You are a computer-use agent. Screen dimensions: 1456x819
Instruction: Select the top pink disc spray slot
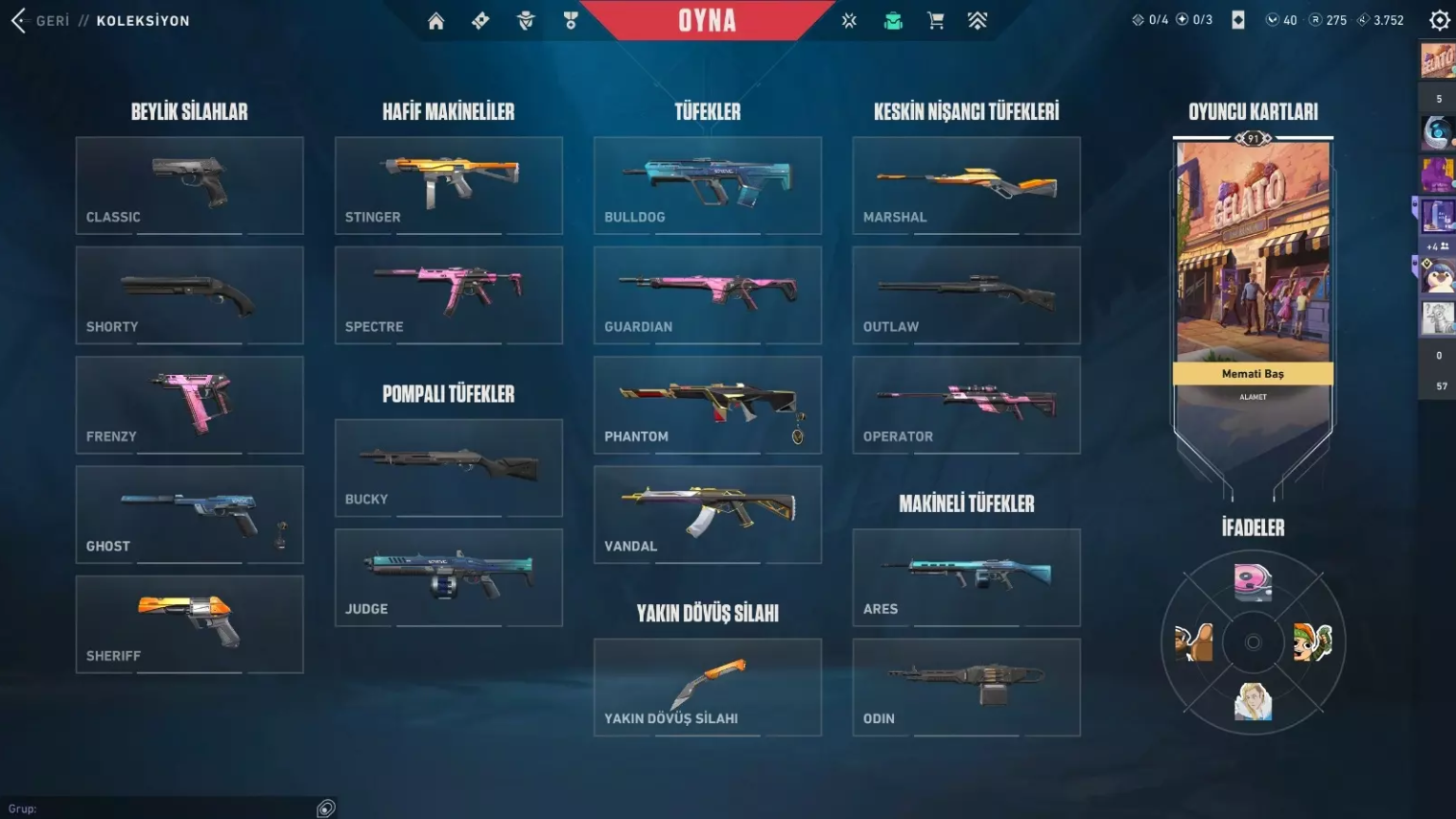1253,581
